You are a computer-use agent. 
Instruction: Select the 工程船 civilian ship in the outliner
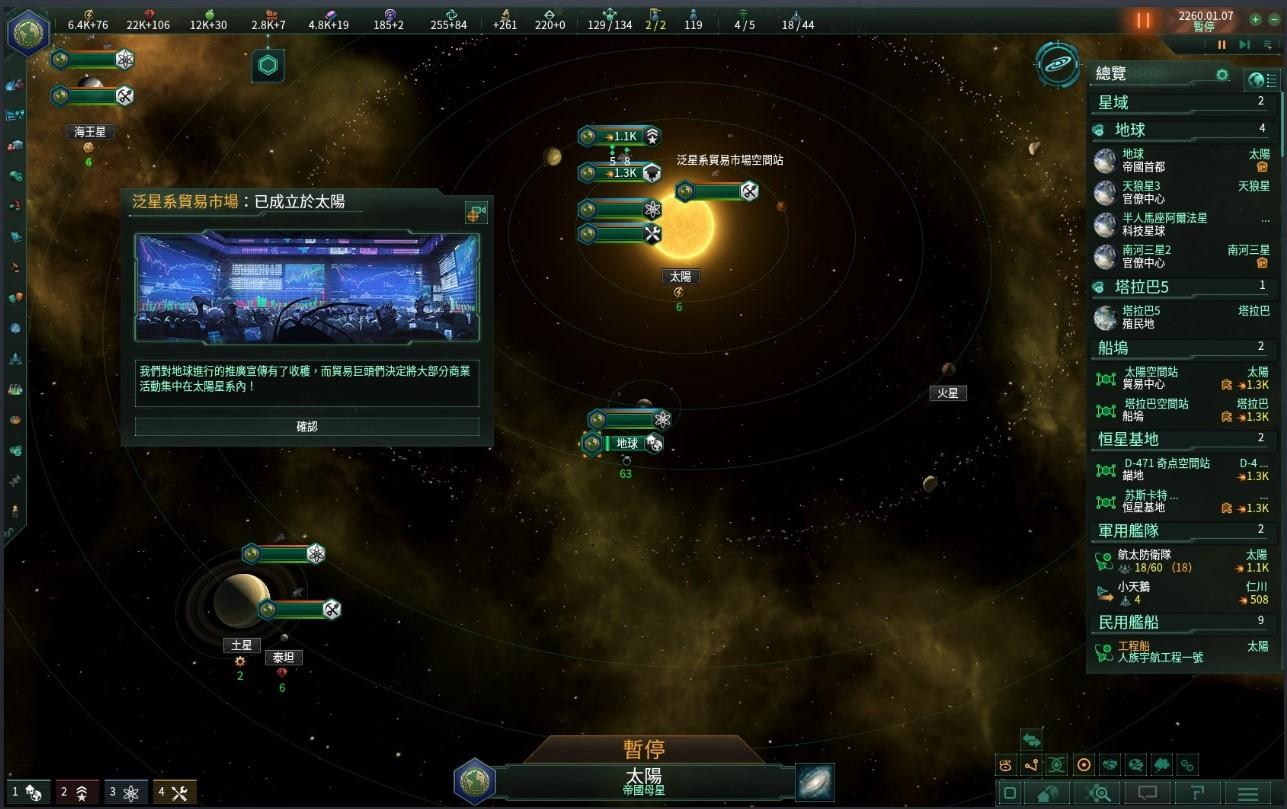1137,651
